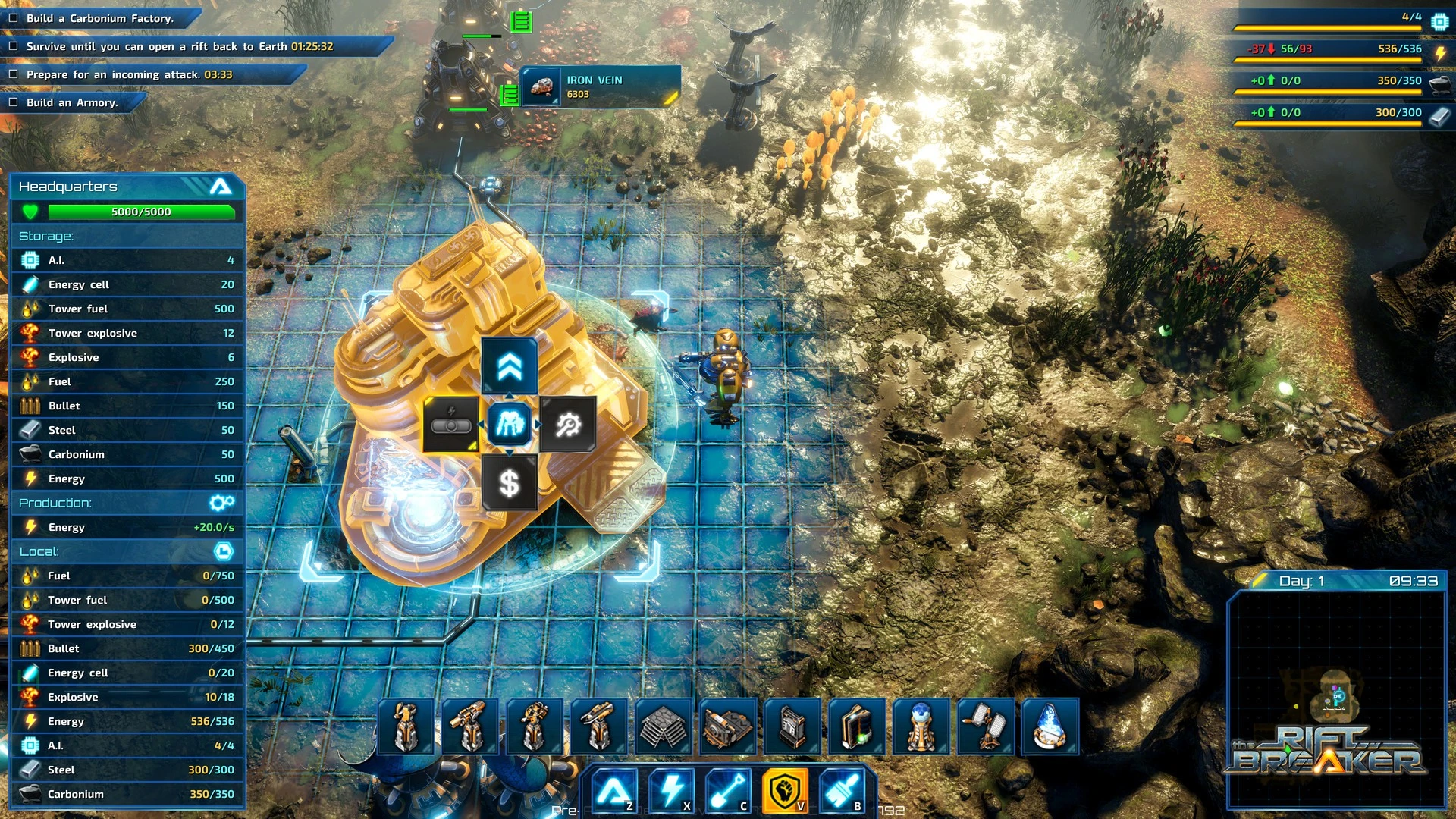
Task: Open the minimap
Action: [1336, 699]
